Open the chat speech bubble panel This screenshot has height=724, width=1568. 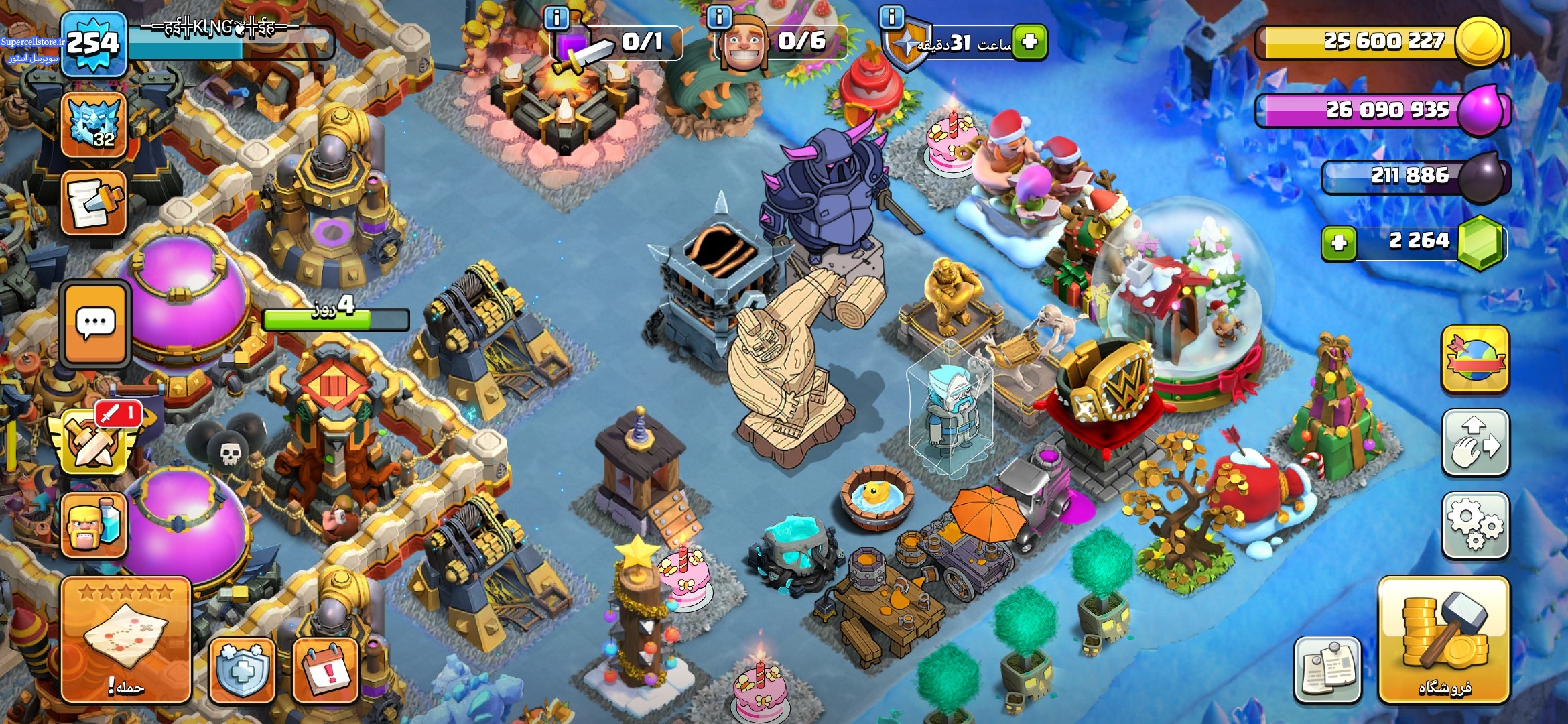(x=95, y=324)
